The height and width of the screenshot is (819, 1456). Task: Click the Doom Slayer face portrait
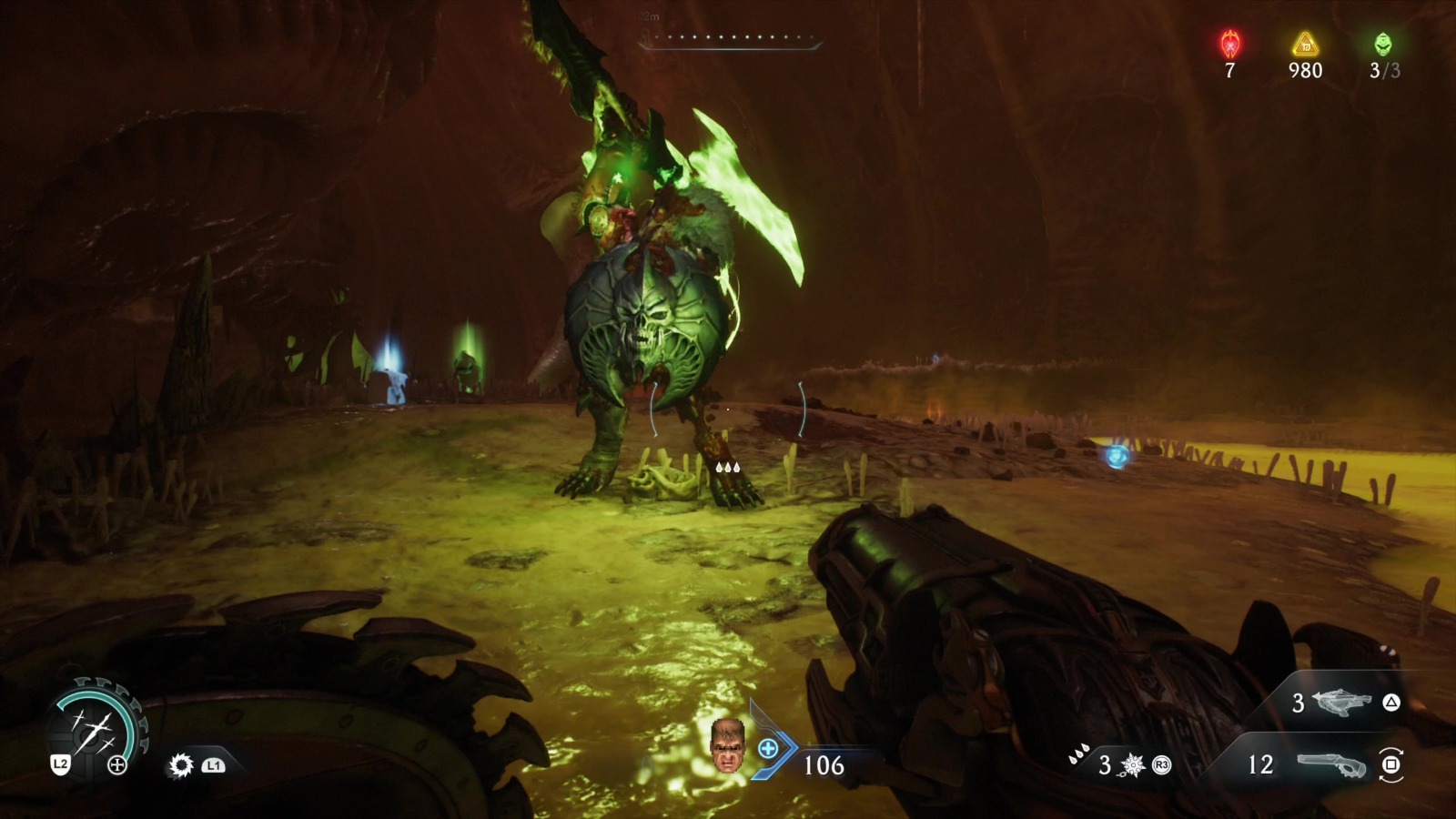tap(726, 745)
